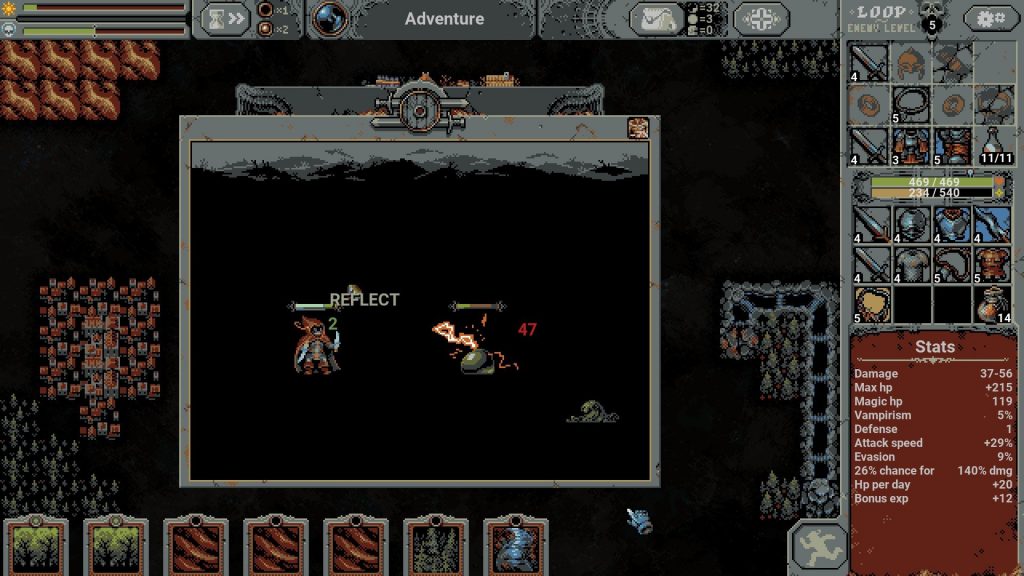Select the dark pine forest card
The width and height of the screenshot is (1024, 576).
(435, 548)
